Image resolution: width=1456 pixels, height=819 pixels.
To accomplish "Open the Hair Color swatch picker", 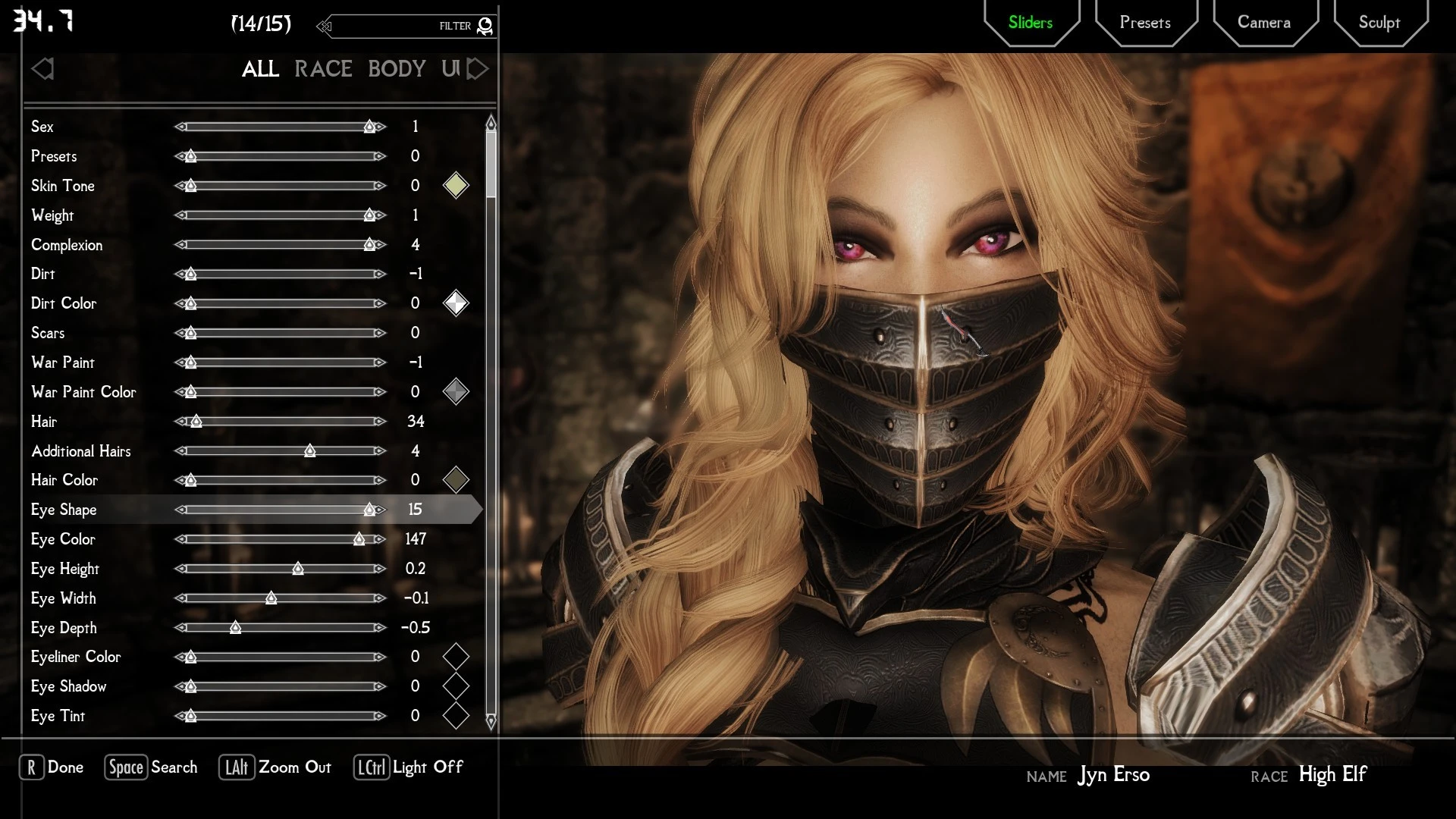I will point(456,479).
